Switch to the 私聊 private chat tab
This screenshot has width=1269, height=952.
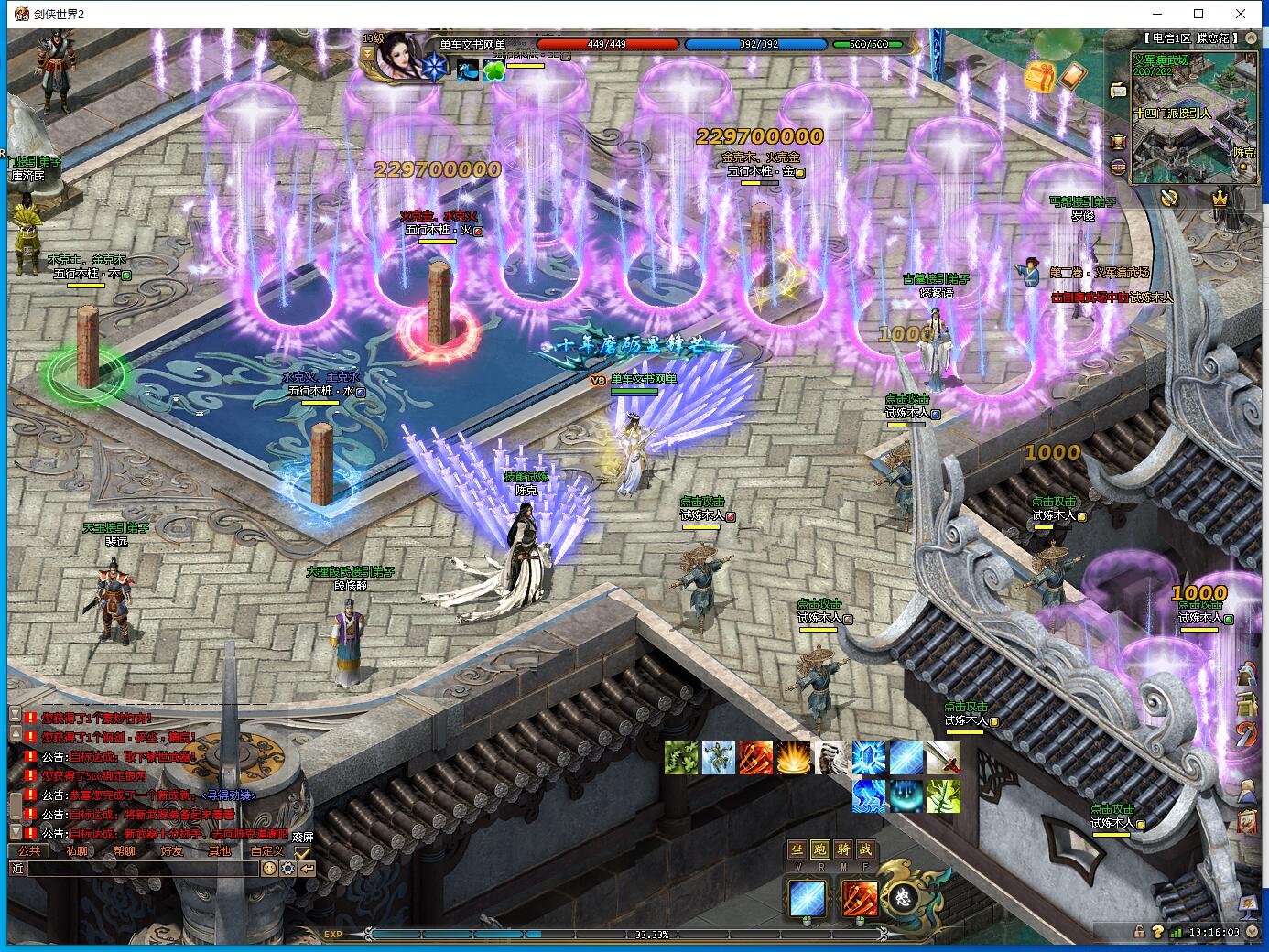[77, 851]
